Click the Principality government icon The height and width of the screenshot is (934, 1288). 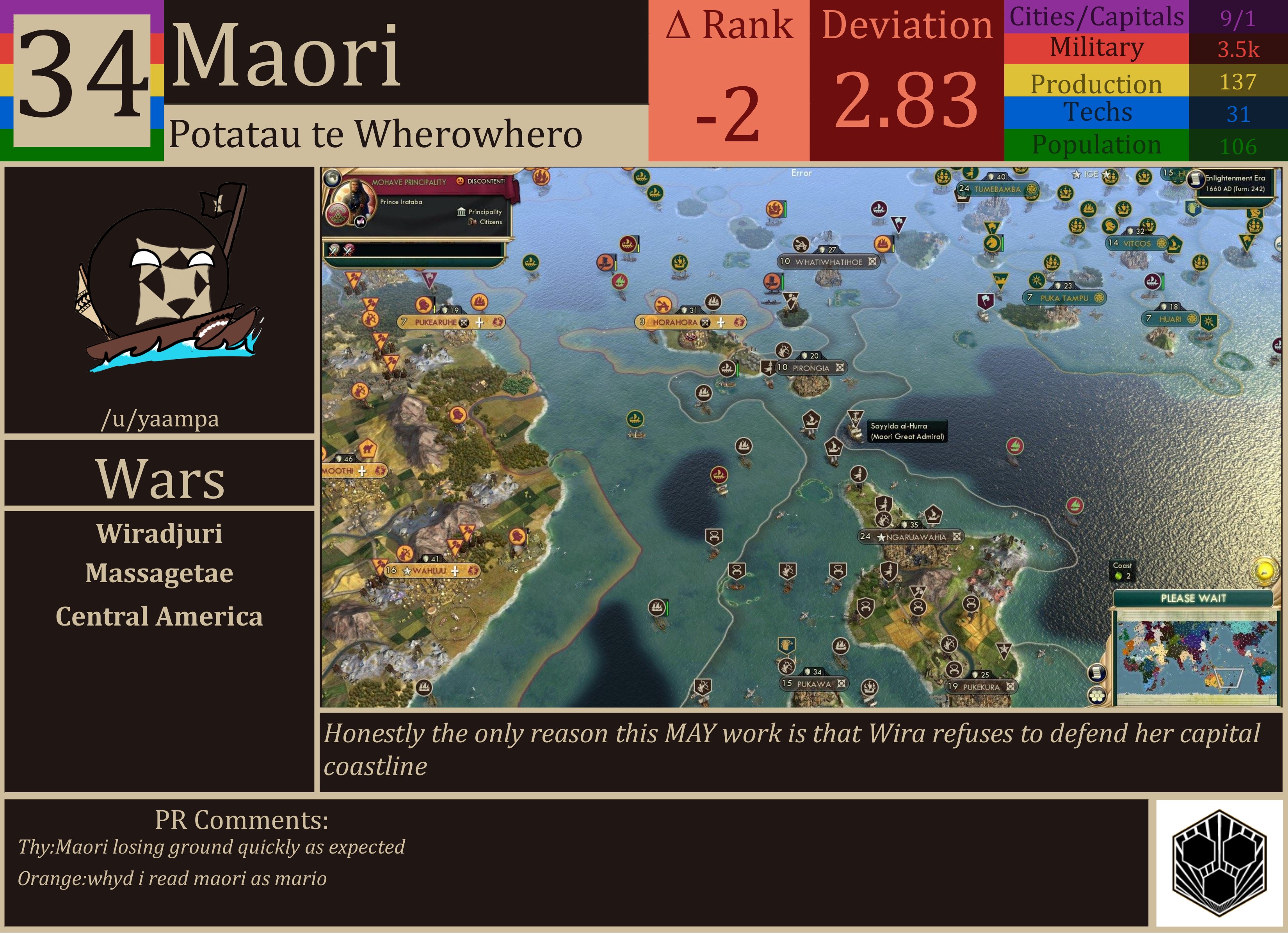[x=462, y=212]
